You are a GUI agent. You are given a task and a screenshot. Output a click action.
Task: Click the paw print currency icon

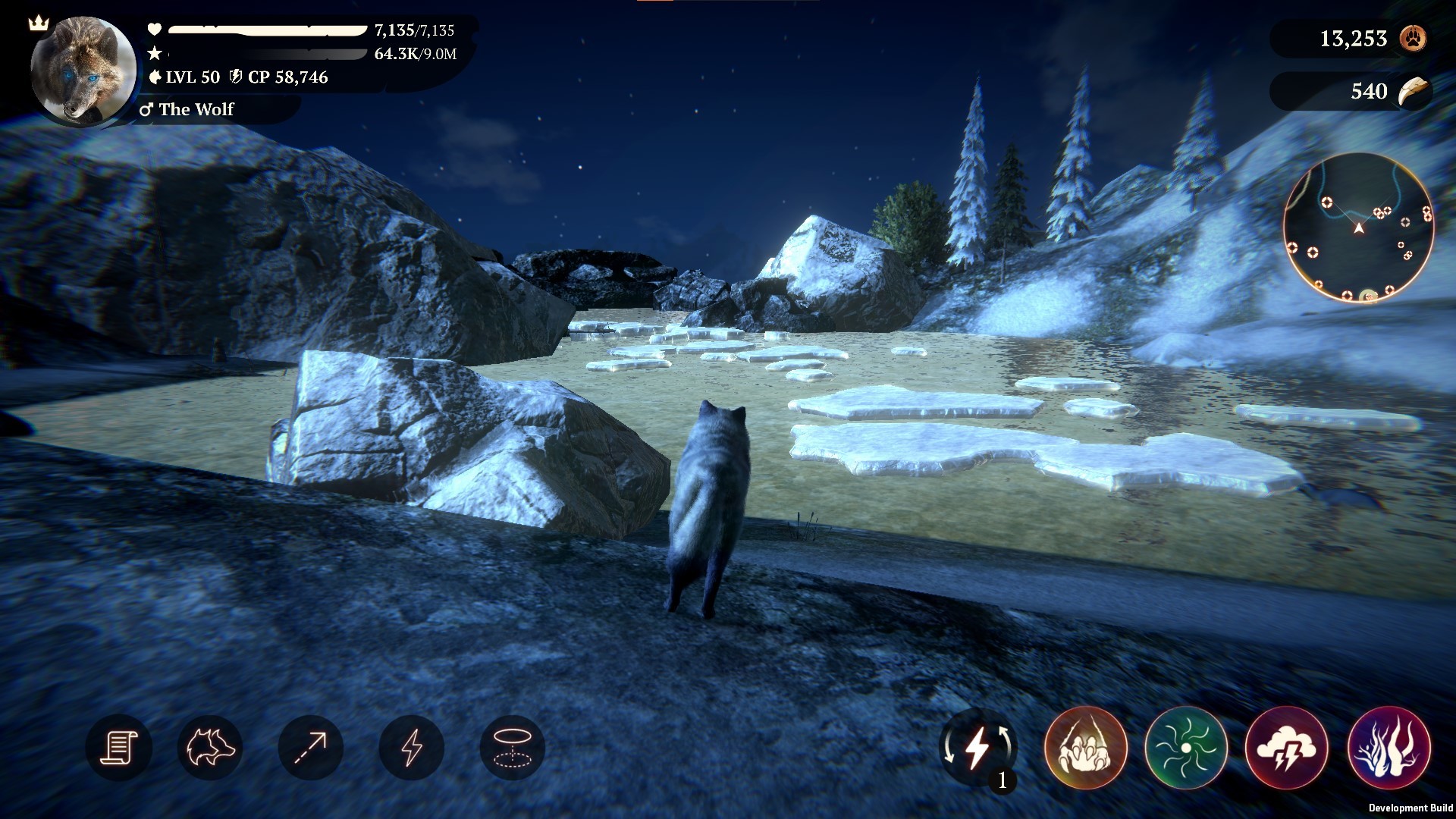pos(1413,39)
